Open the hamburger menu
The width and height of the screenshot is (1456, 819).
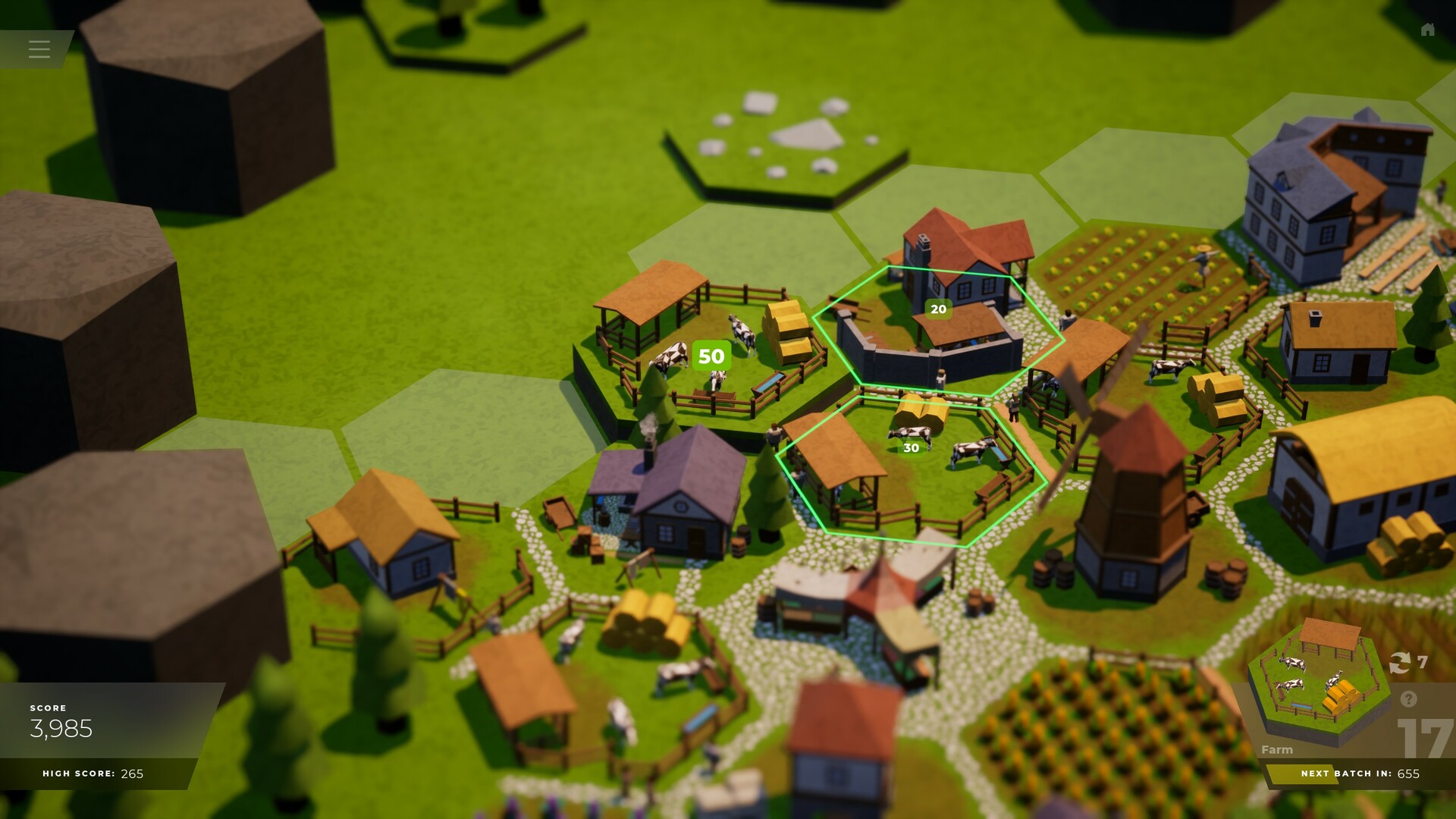coord(39,49)
